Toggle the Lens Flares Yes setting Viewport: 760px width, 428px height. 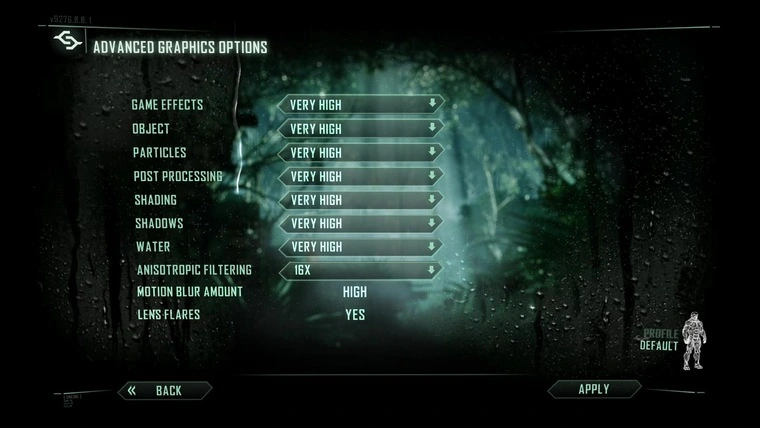point(355,315)
